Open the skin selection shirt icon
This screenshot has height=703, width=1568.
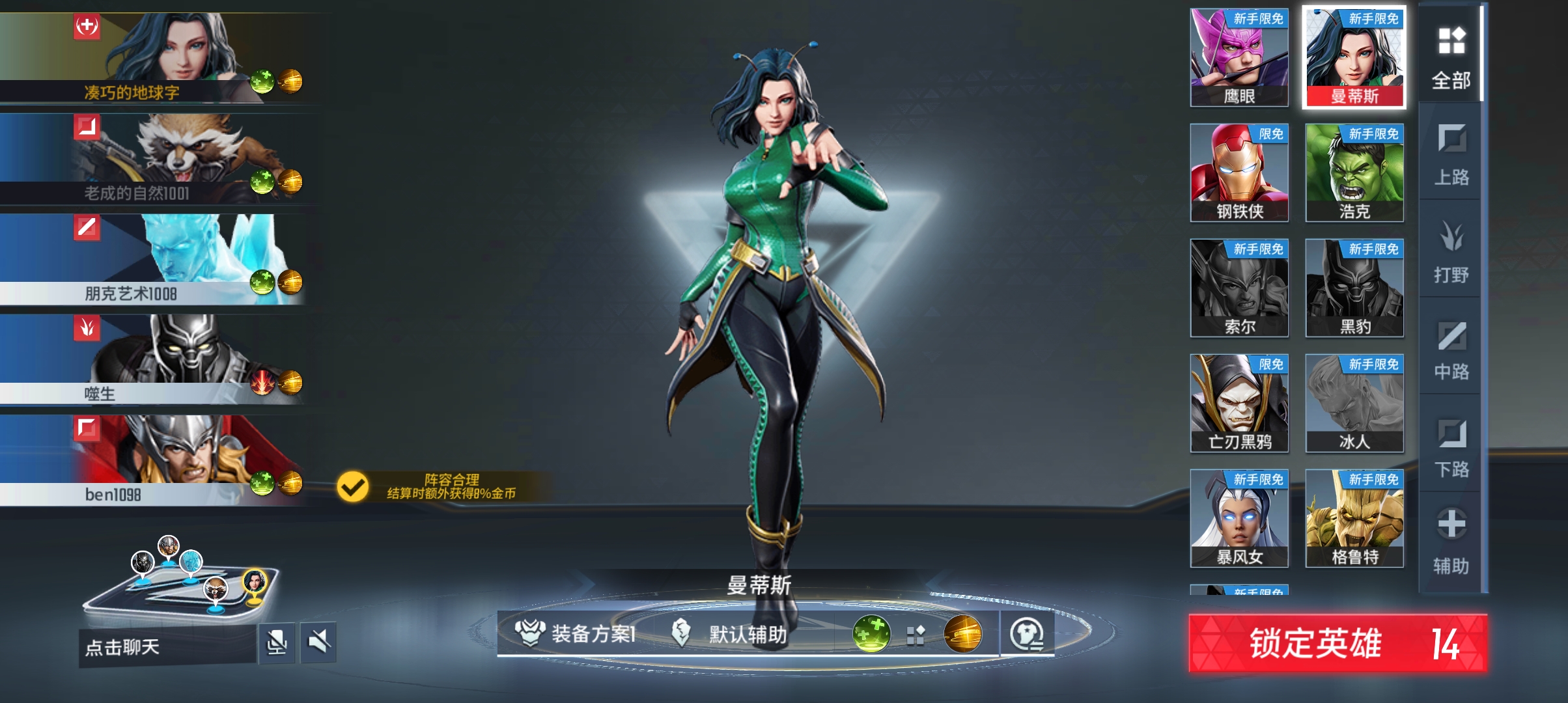[1027, 634]
